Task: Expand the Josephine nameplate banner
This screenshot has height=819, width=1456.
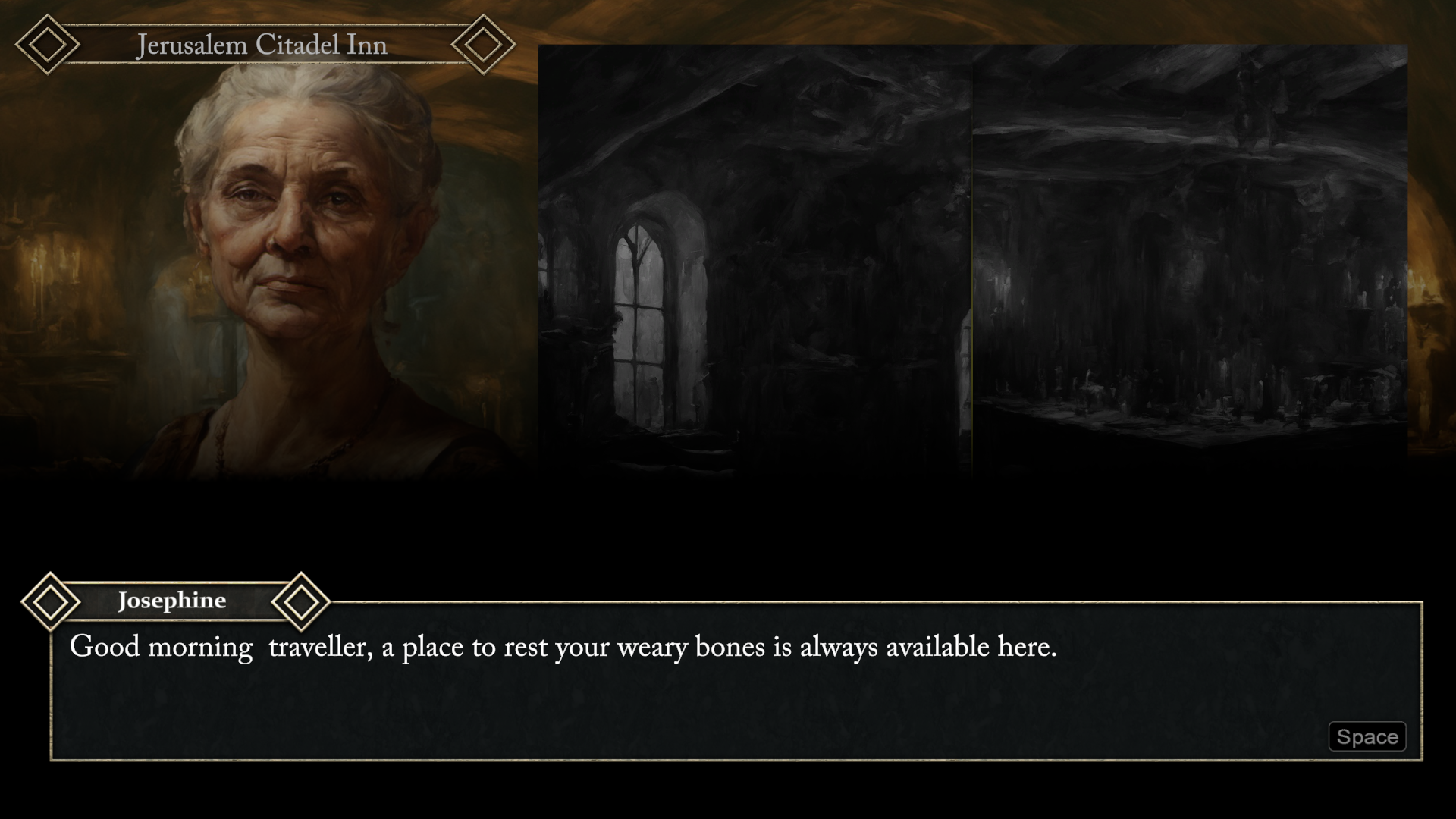Action: click(173, 600)
